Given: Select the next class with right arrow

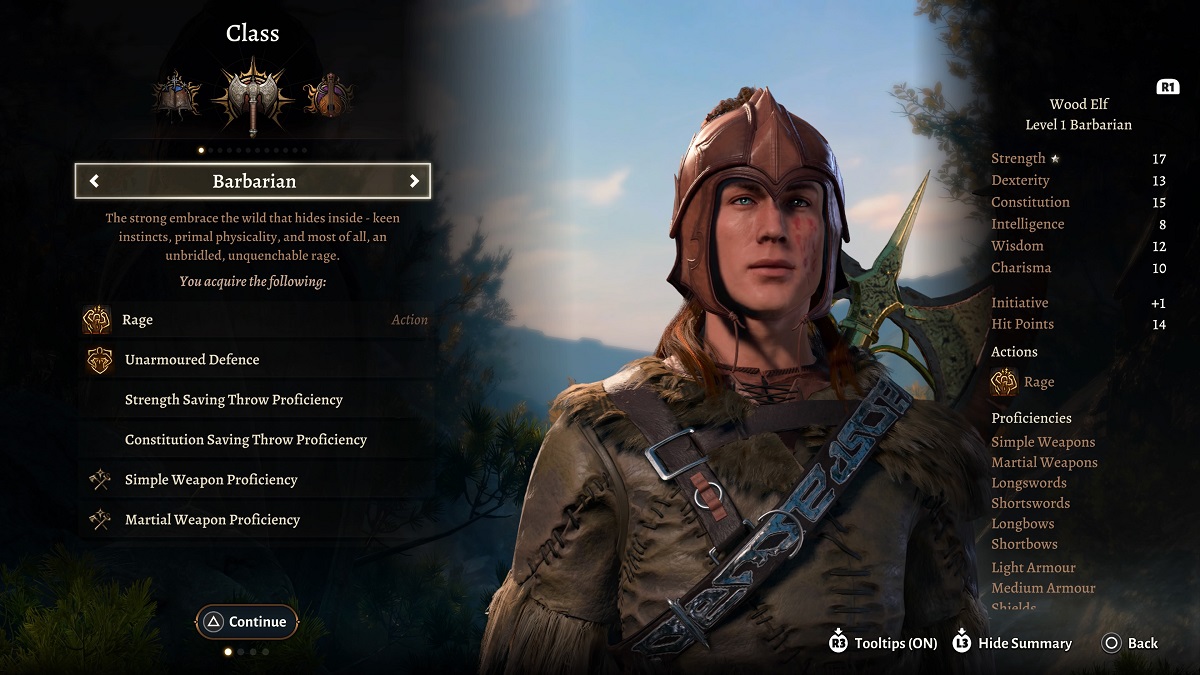Looking at the screenshot, I should click(x=414, y=181).
